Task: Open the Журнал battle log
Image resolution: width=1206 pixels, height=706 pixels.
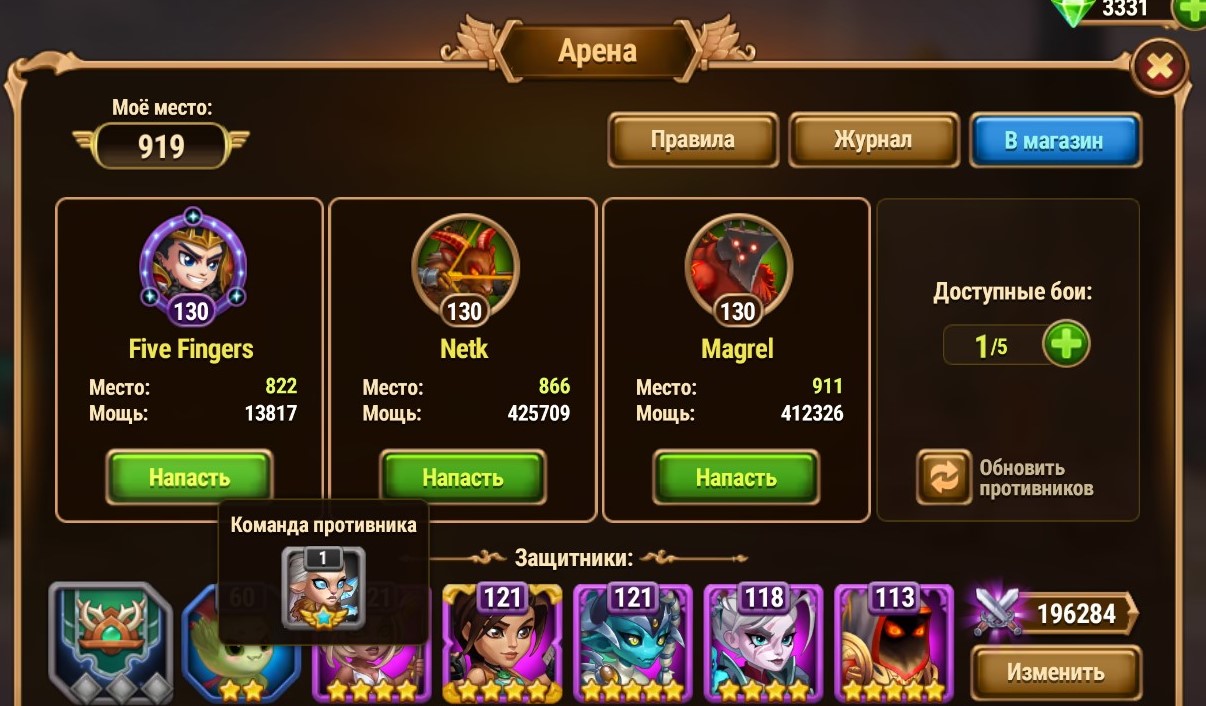Action: point(872,140)
